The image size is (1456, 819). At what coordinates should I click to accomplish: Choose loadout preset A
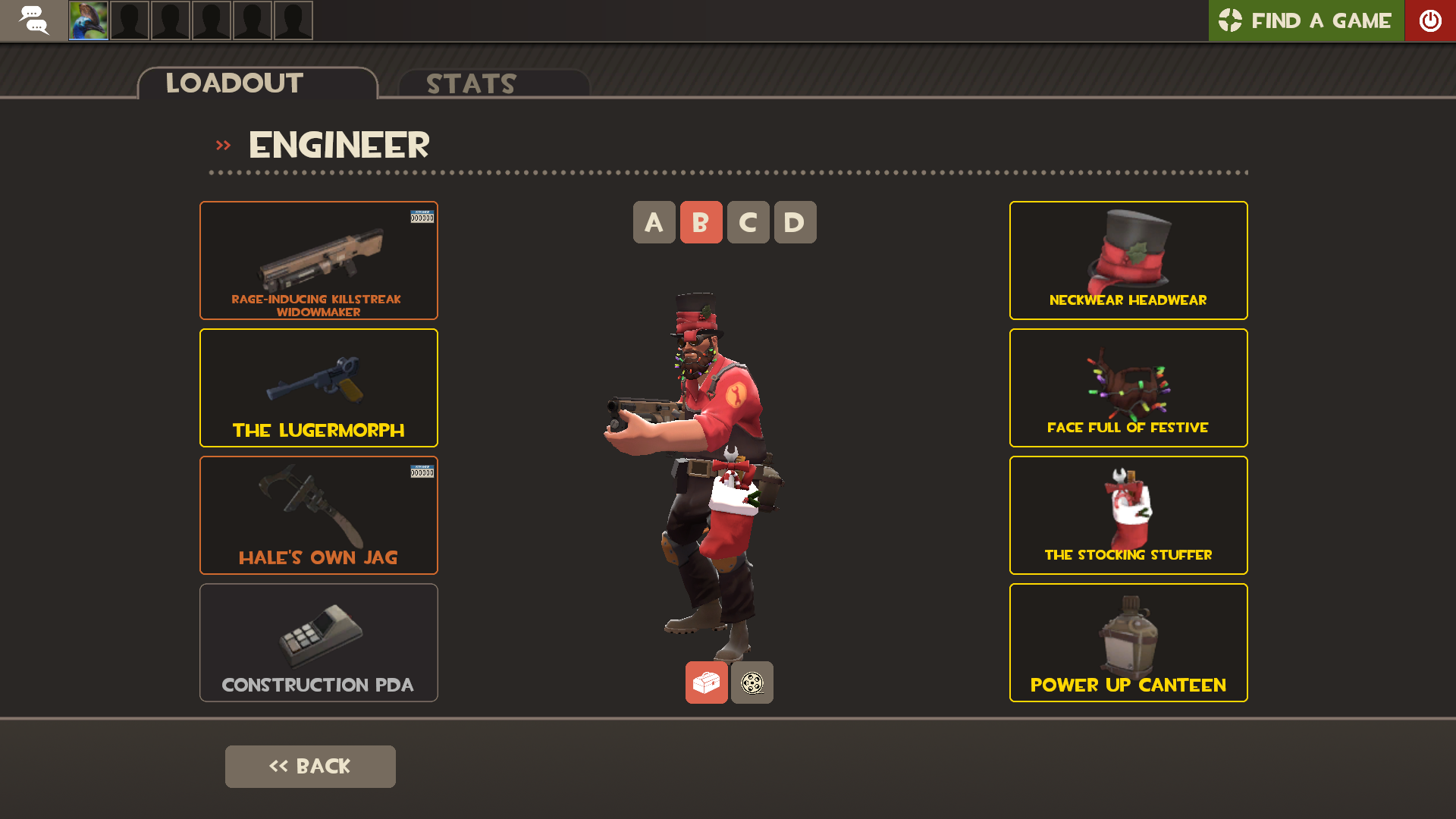(654, 222)
